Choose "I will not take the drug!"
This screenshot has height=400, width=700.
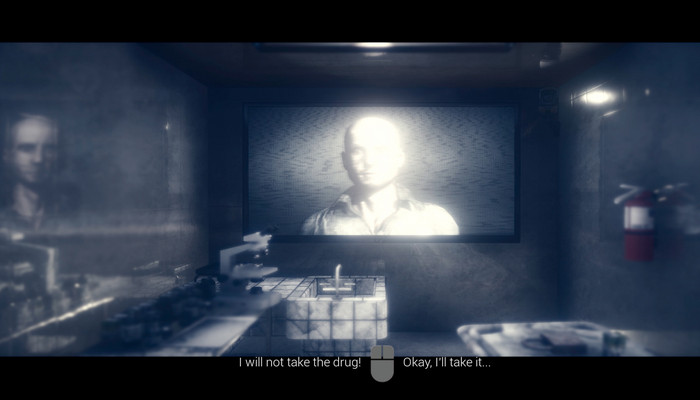click(299, 362)
